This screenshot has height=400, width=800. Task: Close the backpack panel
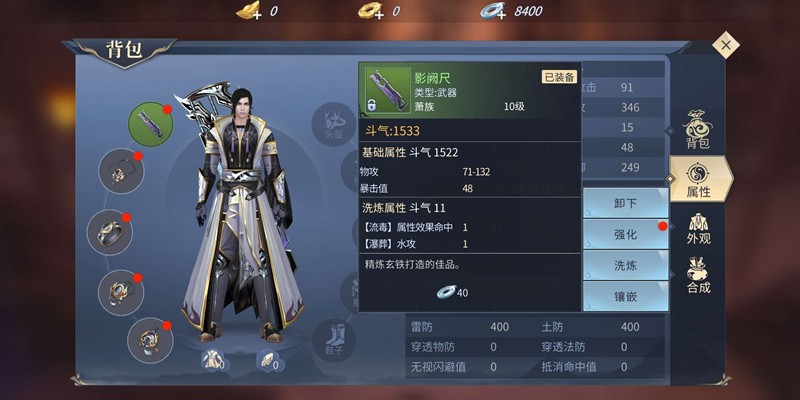(x=726, y=45)
